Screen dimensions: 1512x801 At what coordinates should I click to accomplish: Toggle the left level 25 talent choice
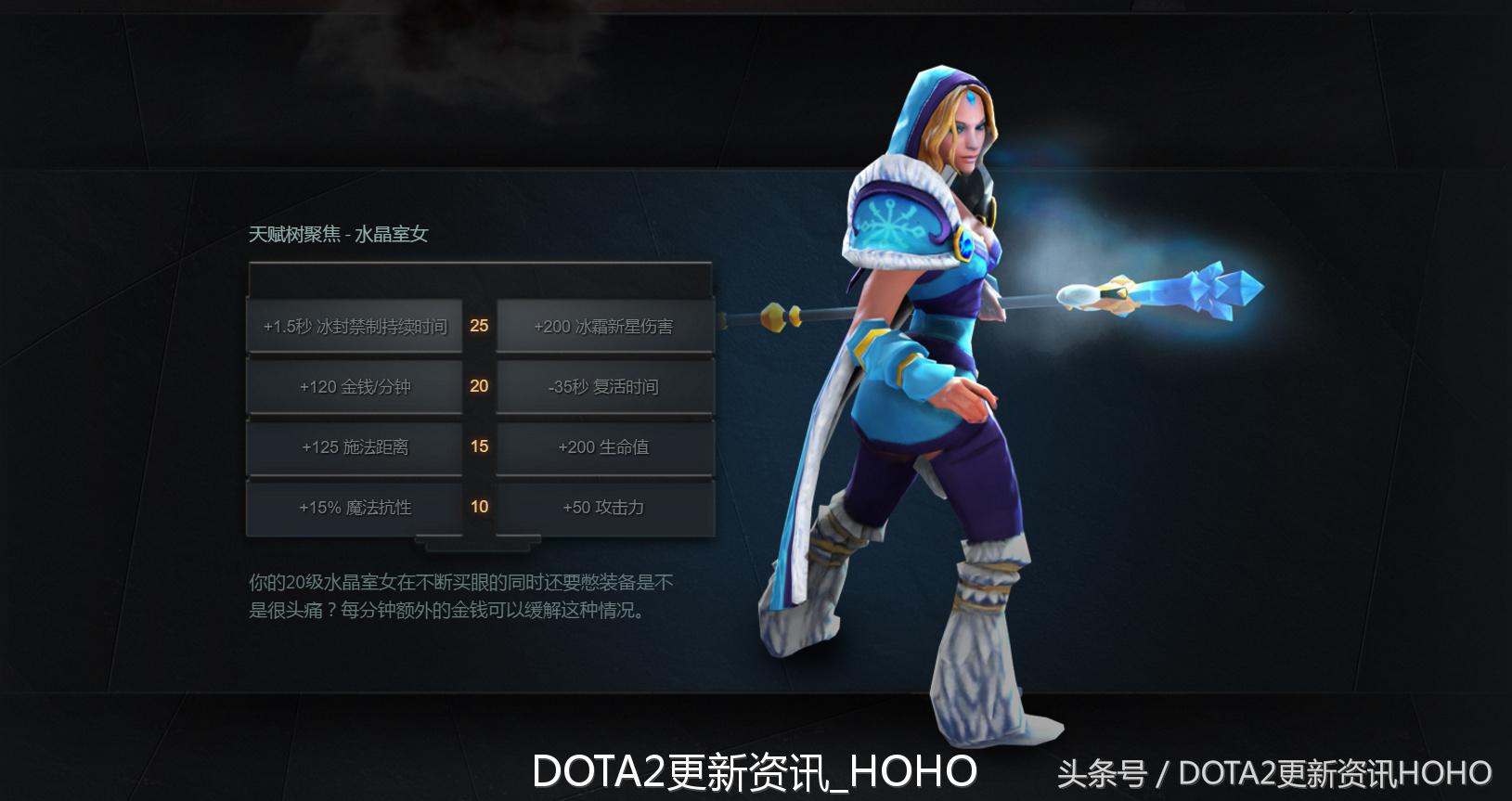355,326
